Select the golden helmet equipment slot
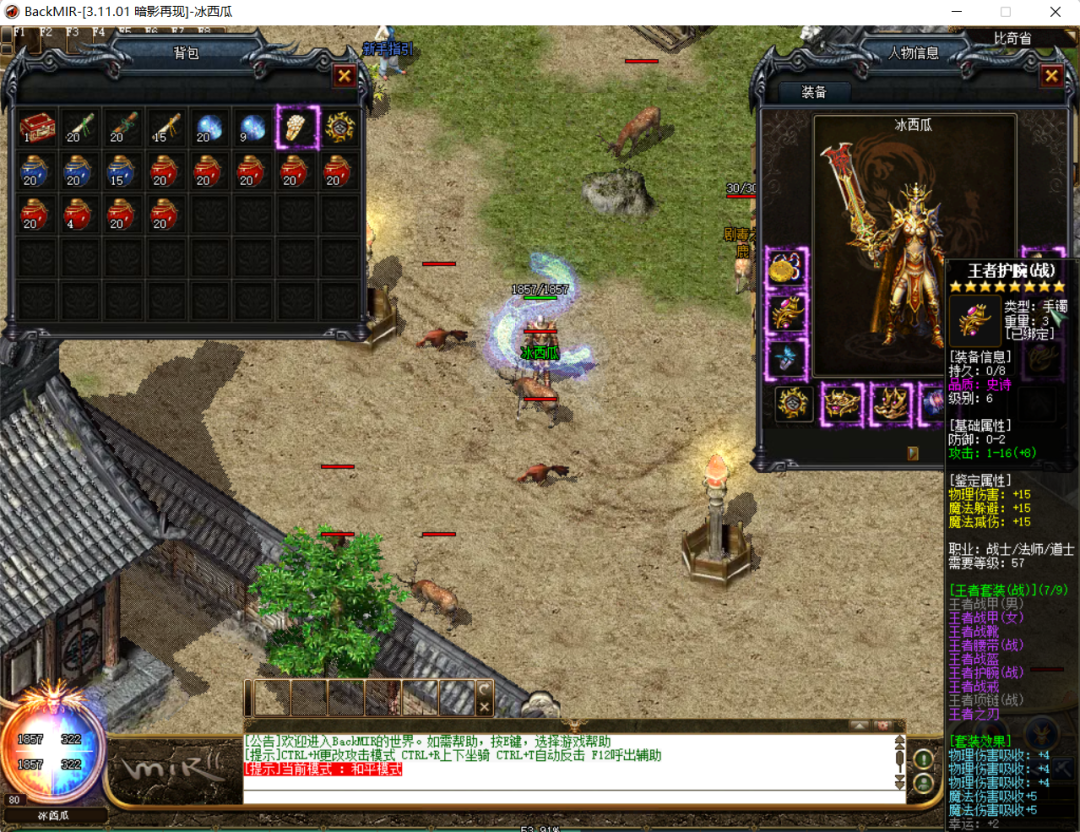 (842, 404)
